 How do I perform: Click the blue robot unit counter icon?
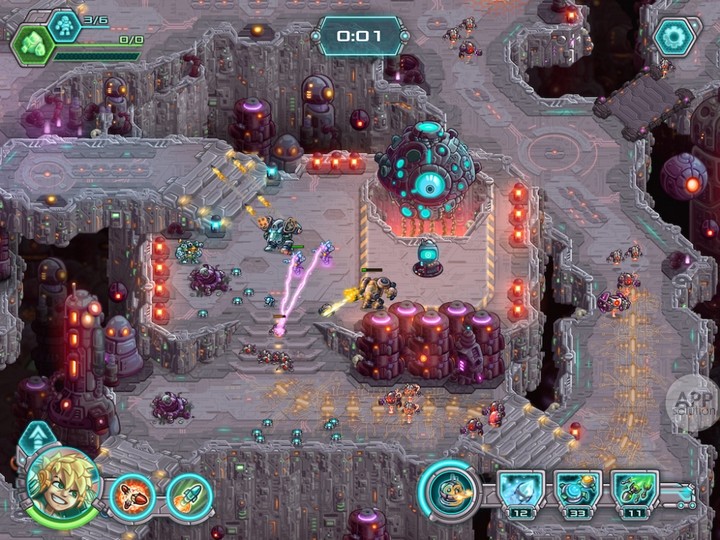63,22
